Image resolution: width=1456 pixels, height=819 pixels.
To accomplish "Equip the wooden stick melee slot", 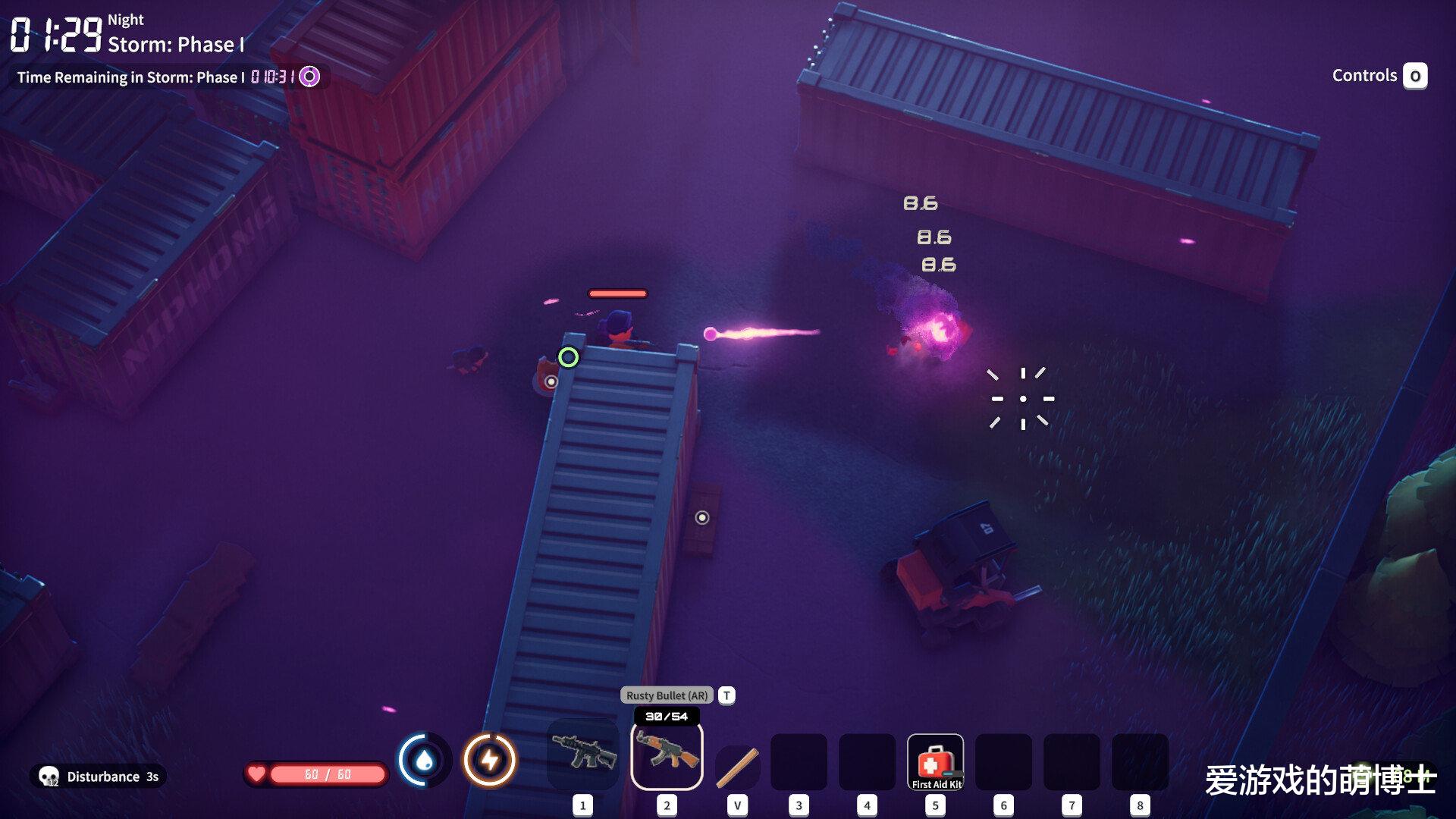I will coord(737,766).
